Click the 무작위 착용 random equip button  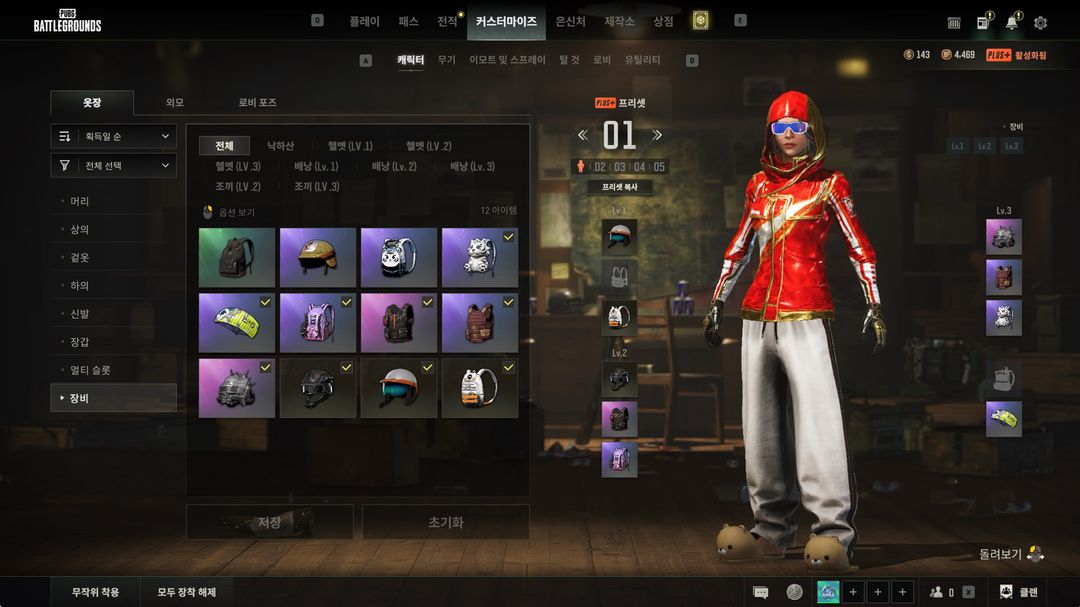tap(95, 592)
